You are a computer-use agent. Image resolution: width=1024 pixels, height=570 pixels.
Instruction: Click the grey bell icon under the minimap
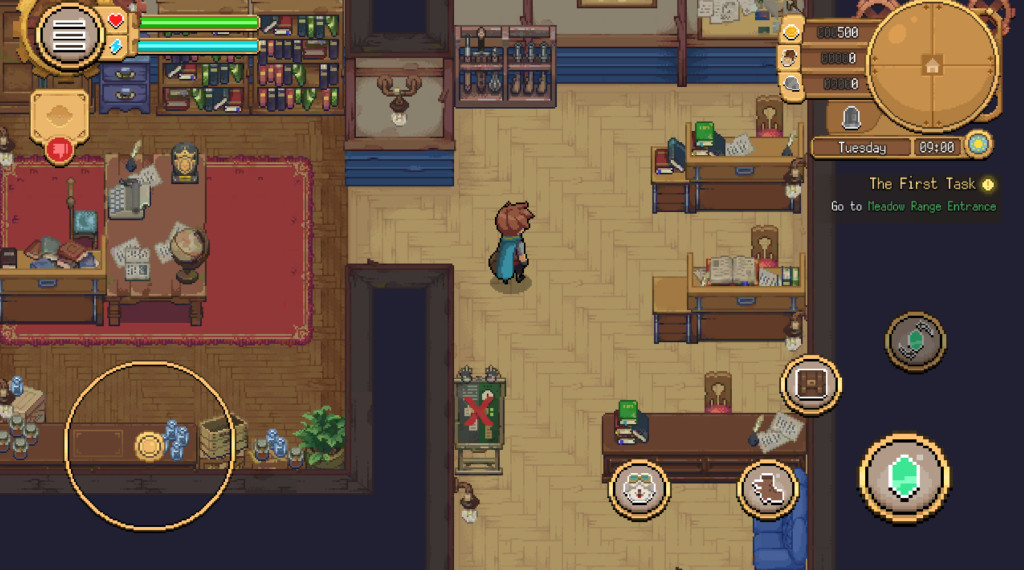(851, 119)
